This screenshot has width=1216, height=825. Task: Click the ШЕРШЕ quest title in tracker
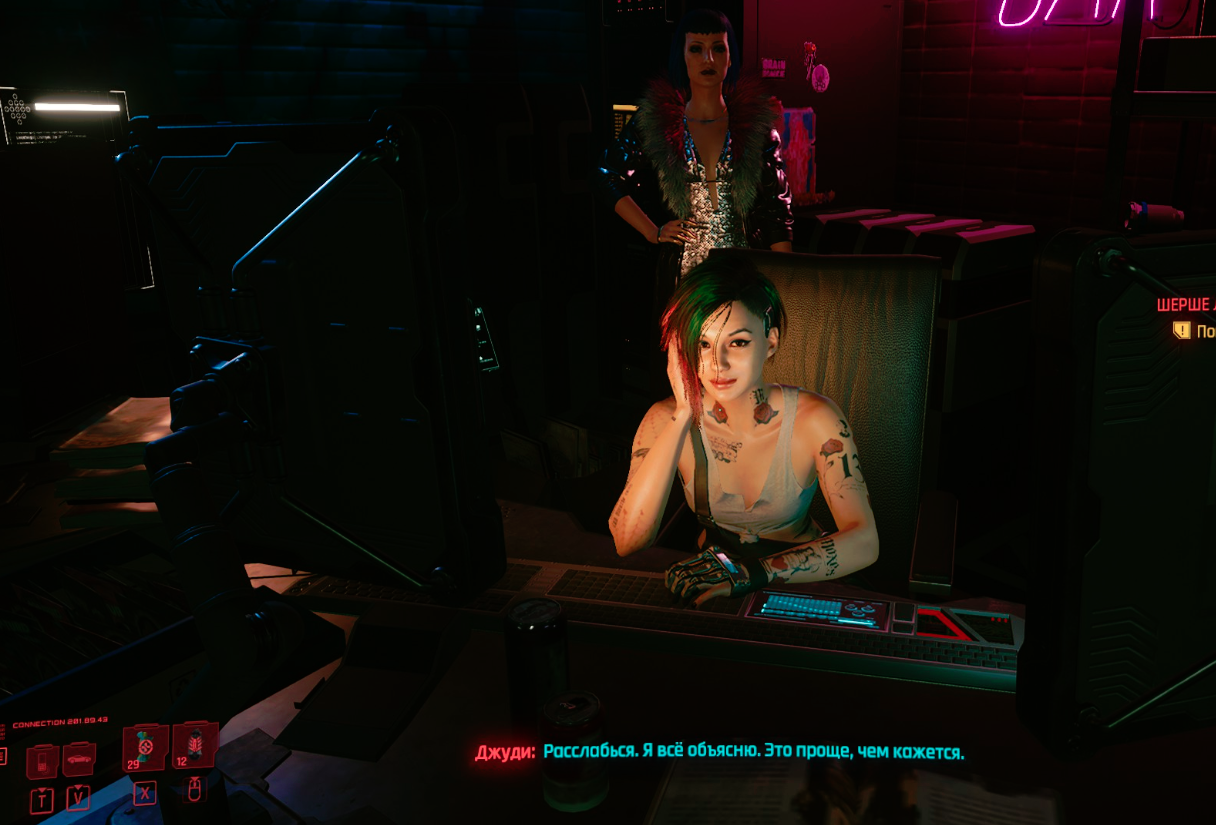coord(1186,305)
